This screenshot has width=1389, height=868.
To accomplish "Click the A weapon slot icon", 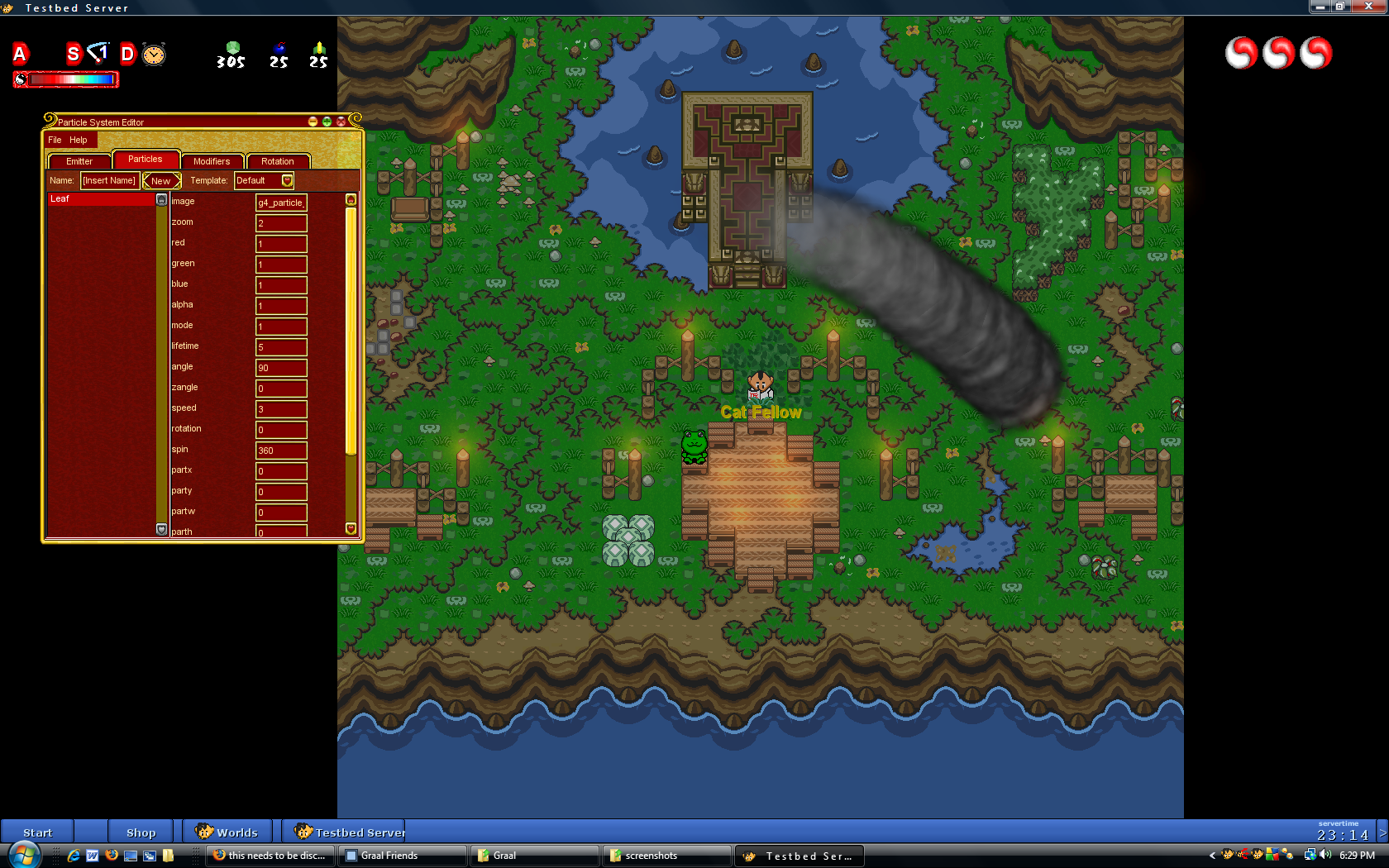I will (21, 55).
